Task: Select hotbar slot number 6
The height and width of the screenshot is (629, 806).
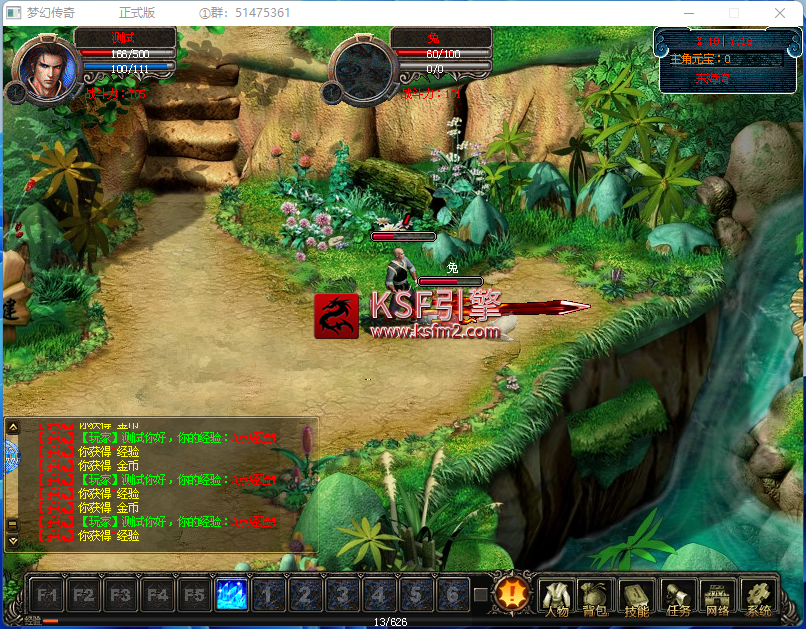Action: [x=453, y=595]
